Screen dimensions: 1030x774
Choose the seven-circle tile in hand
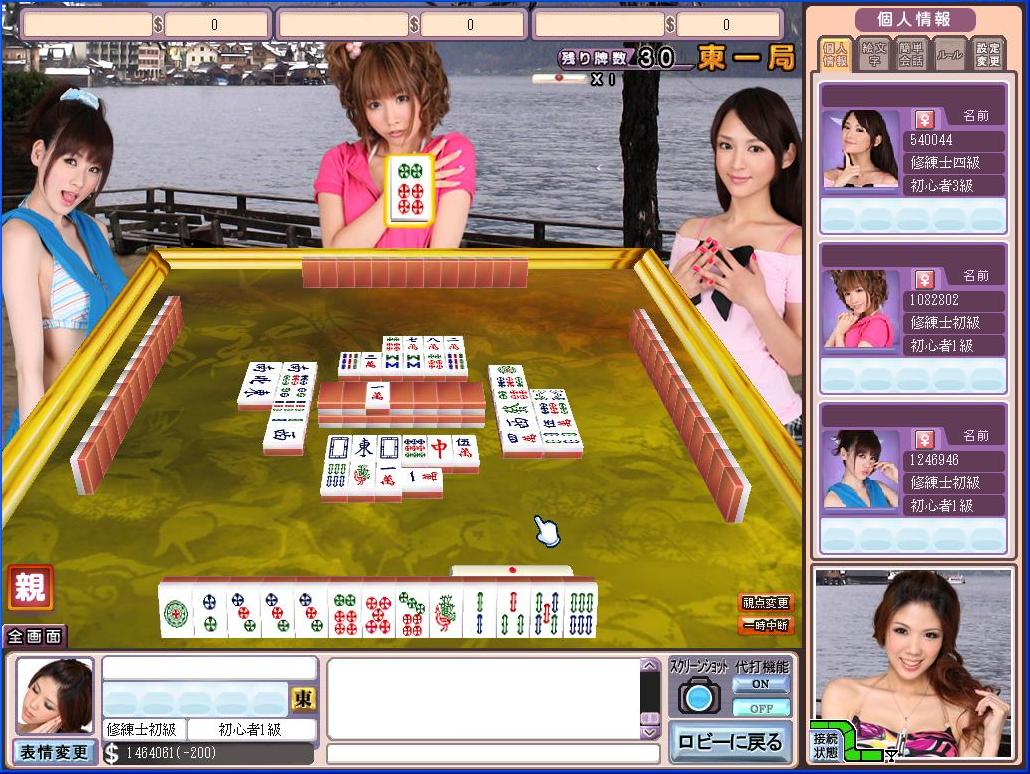point(412,611)
